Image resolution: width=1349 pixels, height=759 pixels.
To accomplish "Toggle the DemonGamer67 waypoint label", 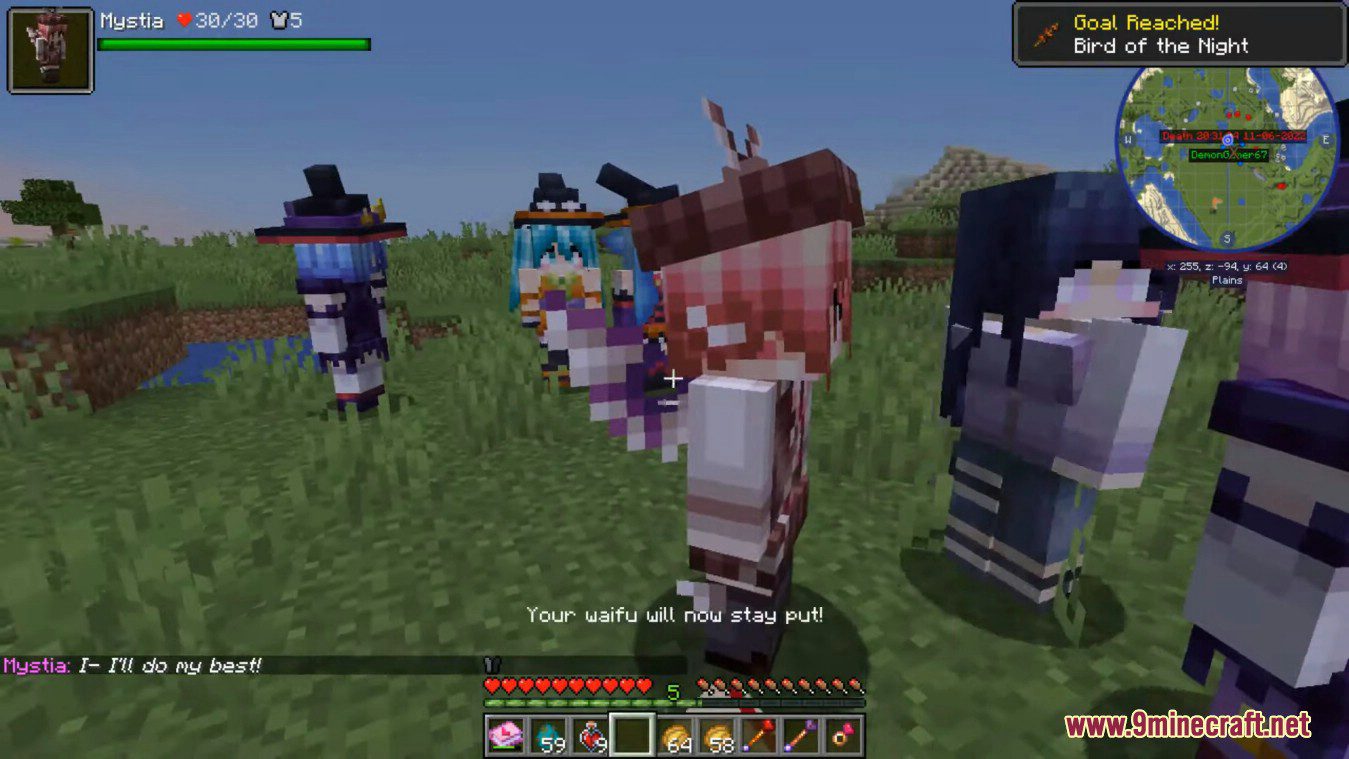I will [1230, 157].
